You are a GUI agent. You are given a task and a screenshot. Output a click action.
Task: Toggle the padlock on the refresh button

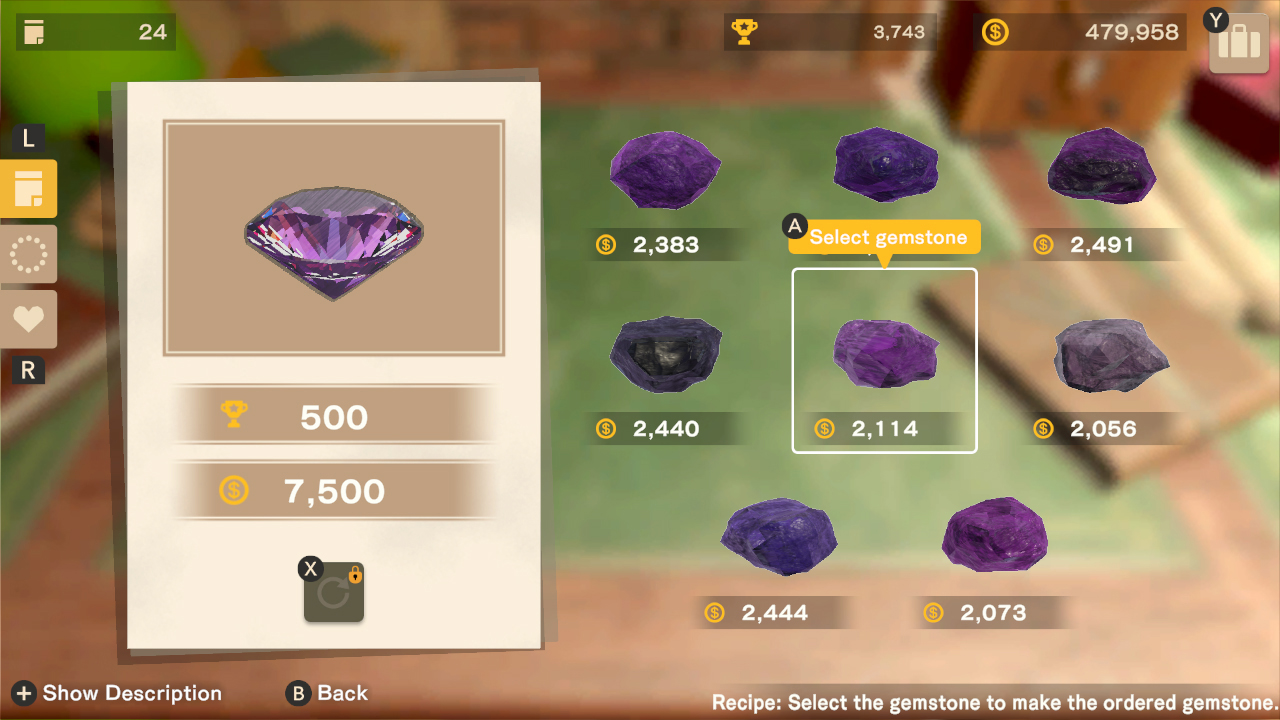click(355, 575)
